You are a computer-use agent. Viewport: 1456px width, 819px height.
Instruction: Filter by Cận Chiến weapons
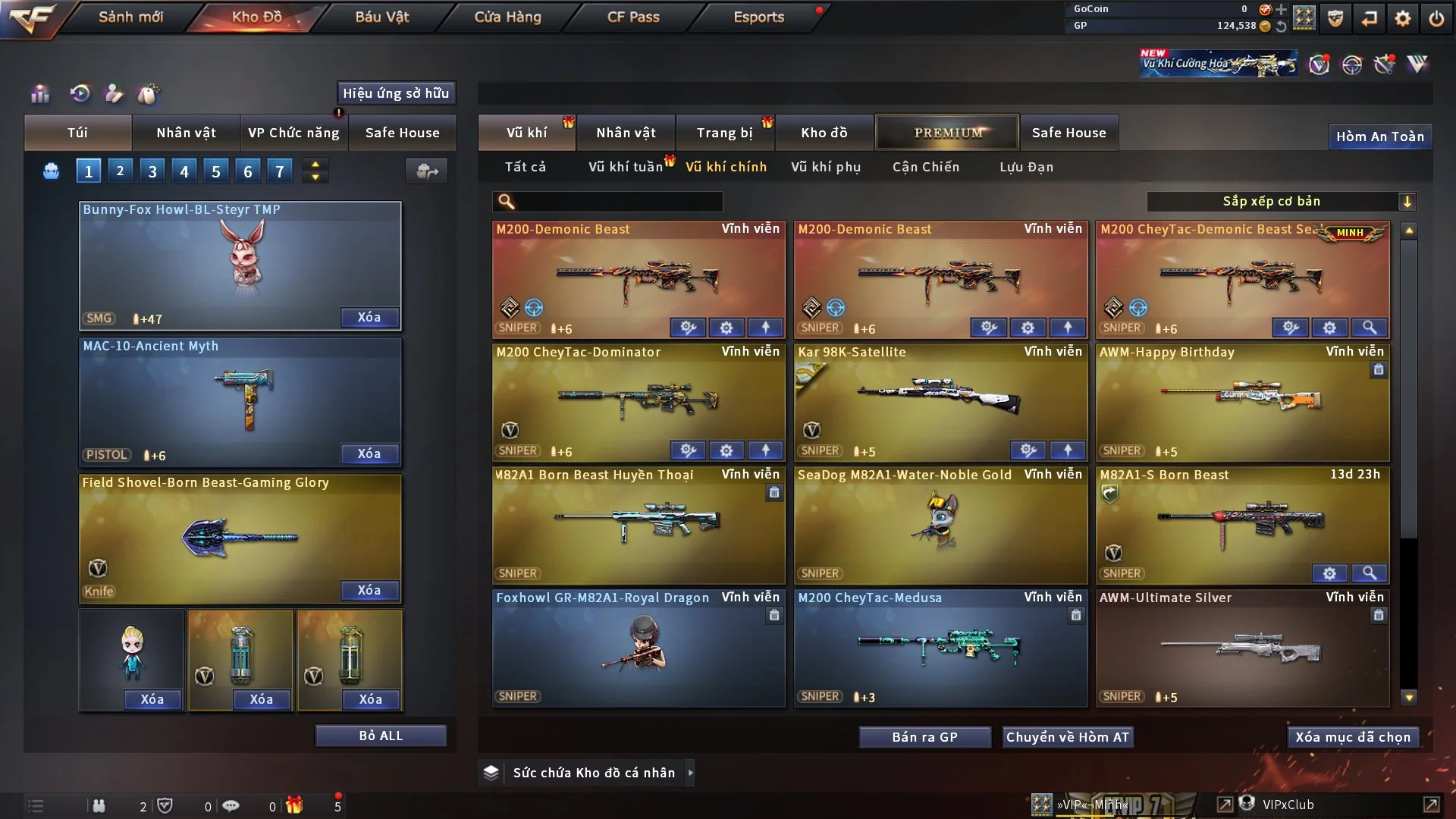pos(925,167)
